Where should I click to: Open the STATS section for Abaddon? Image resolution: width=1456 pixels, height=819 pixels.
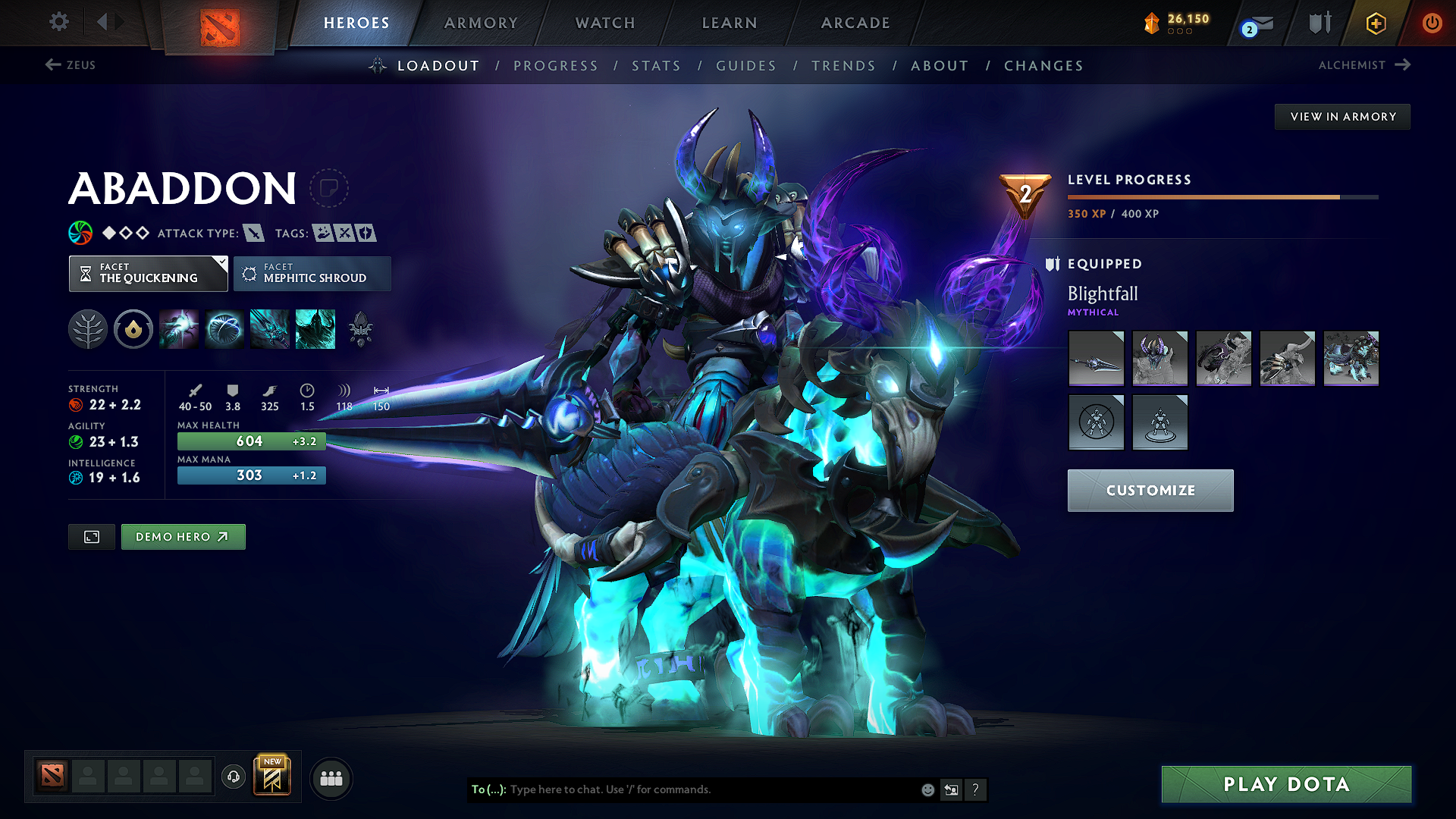point(657,65)
